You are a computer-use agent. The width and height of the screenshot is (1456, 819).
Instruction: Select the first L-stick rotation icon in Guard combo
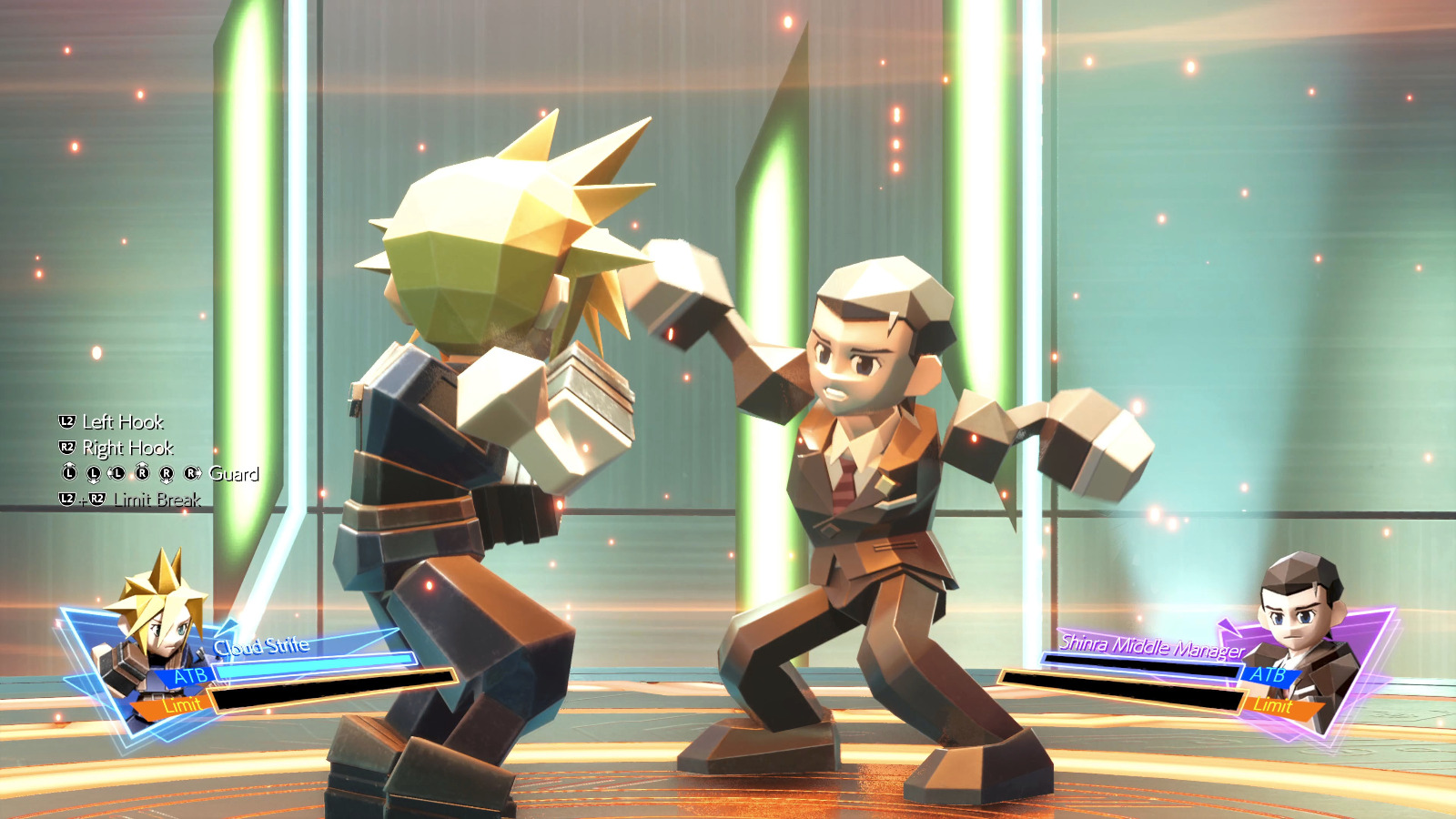pyautogui.click(x=69, y=472)
